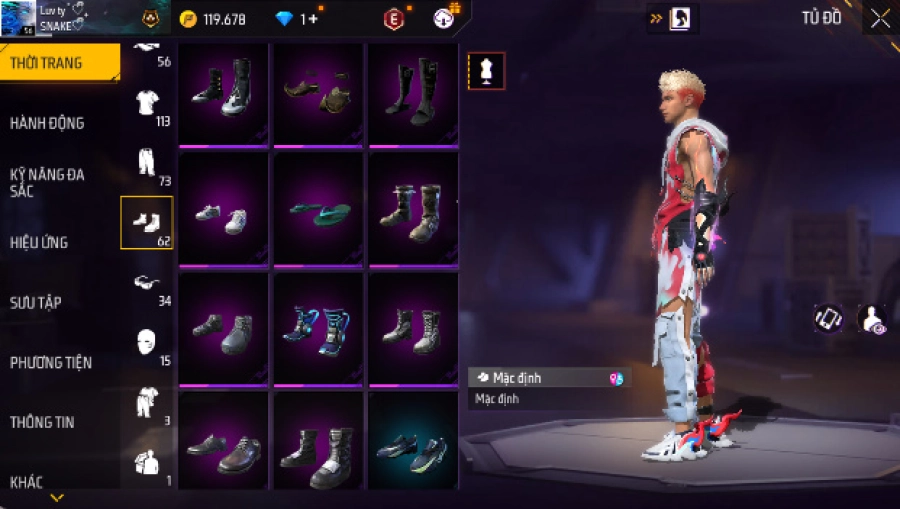Equip the green flip-flops
Image resolution: width=900 pixels, height=509 pixels.
tap(318, 210)
